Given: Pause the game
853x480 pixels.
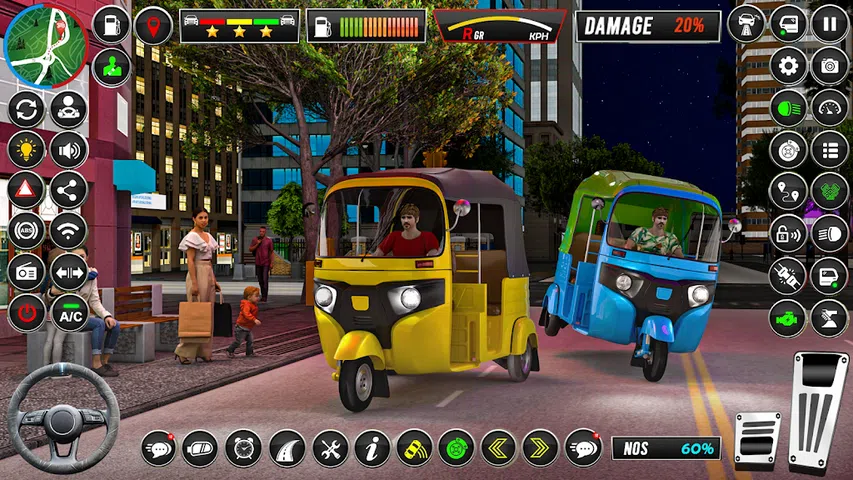Looking at the screenshot, I should (x=830, y=23).
